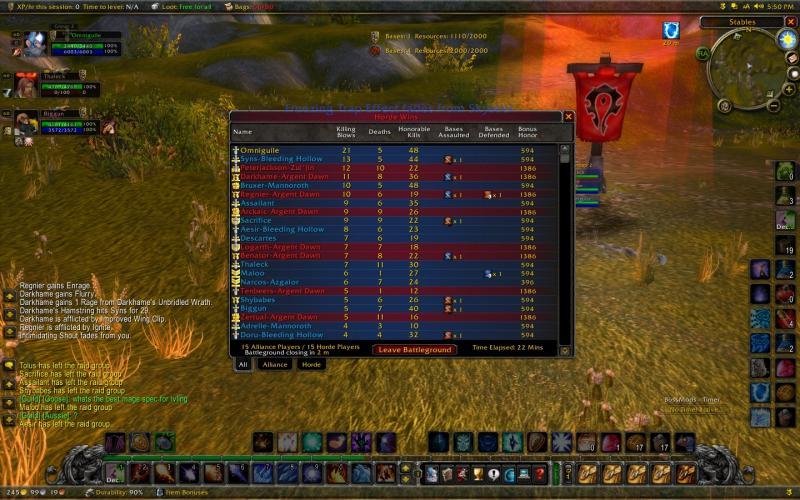This screenshot has height=500, width=800.
Task: Leave the battleground via the red button
Action: point(415,349)
